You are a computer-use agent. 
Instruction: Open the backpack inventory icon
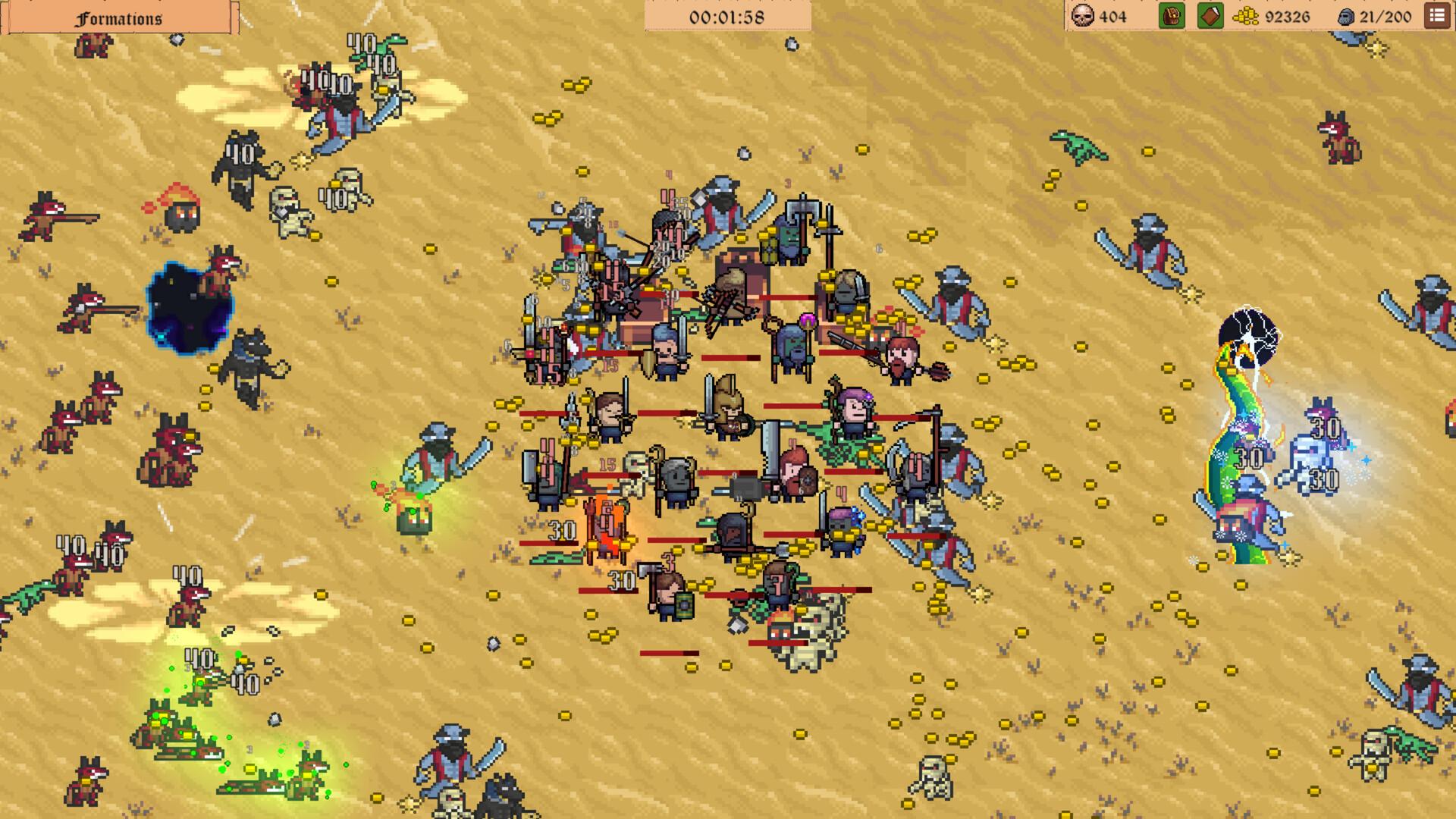(1170, 14)
